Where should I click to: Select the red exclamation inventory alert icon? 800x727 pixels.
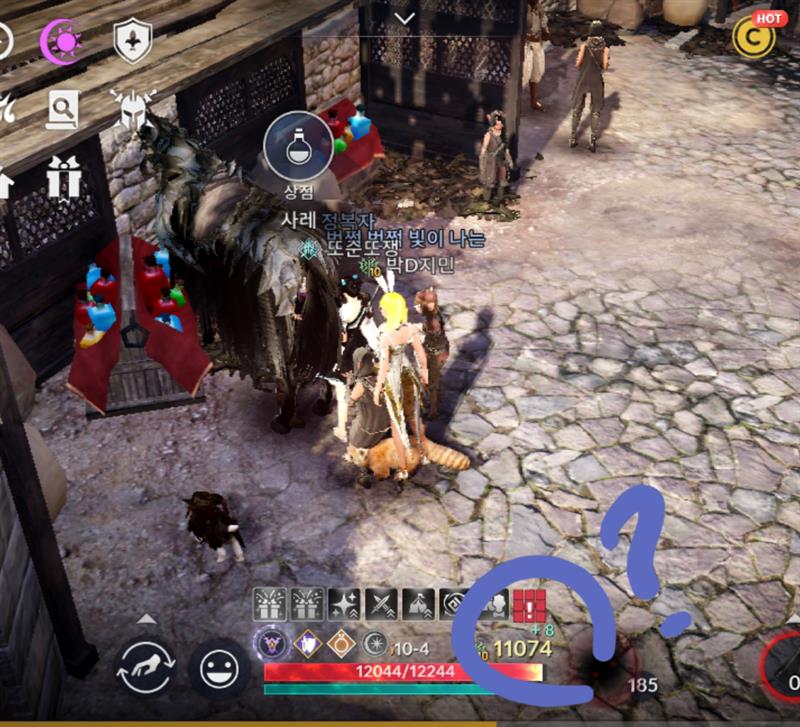(527, 605)
